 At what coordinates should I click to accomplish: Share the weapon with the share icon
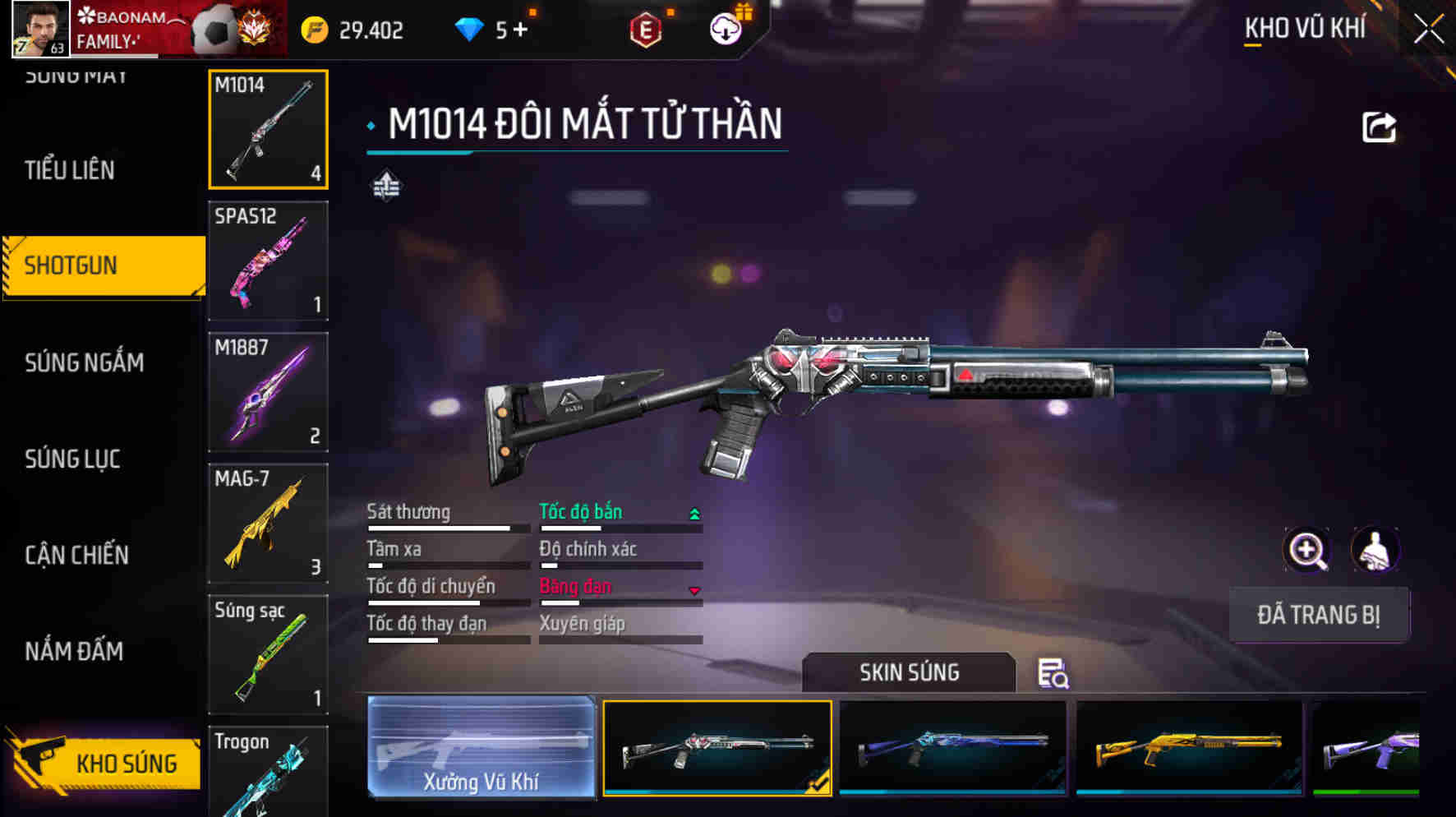tap(1379, 127)
